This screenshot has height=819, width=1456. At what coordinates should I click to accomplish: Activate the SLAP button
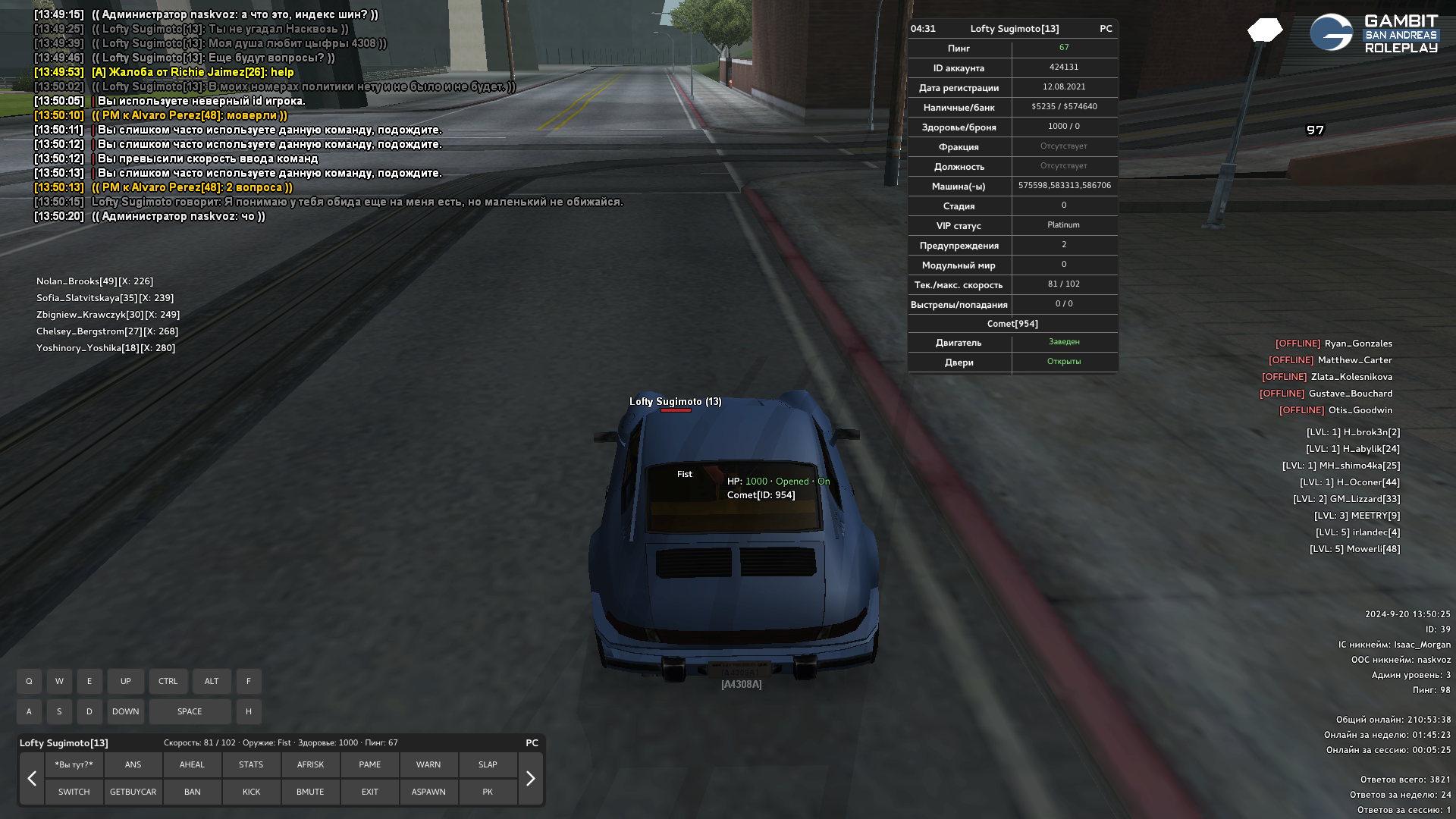pyautogui.click(x=488, y=764)
